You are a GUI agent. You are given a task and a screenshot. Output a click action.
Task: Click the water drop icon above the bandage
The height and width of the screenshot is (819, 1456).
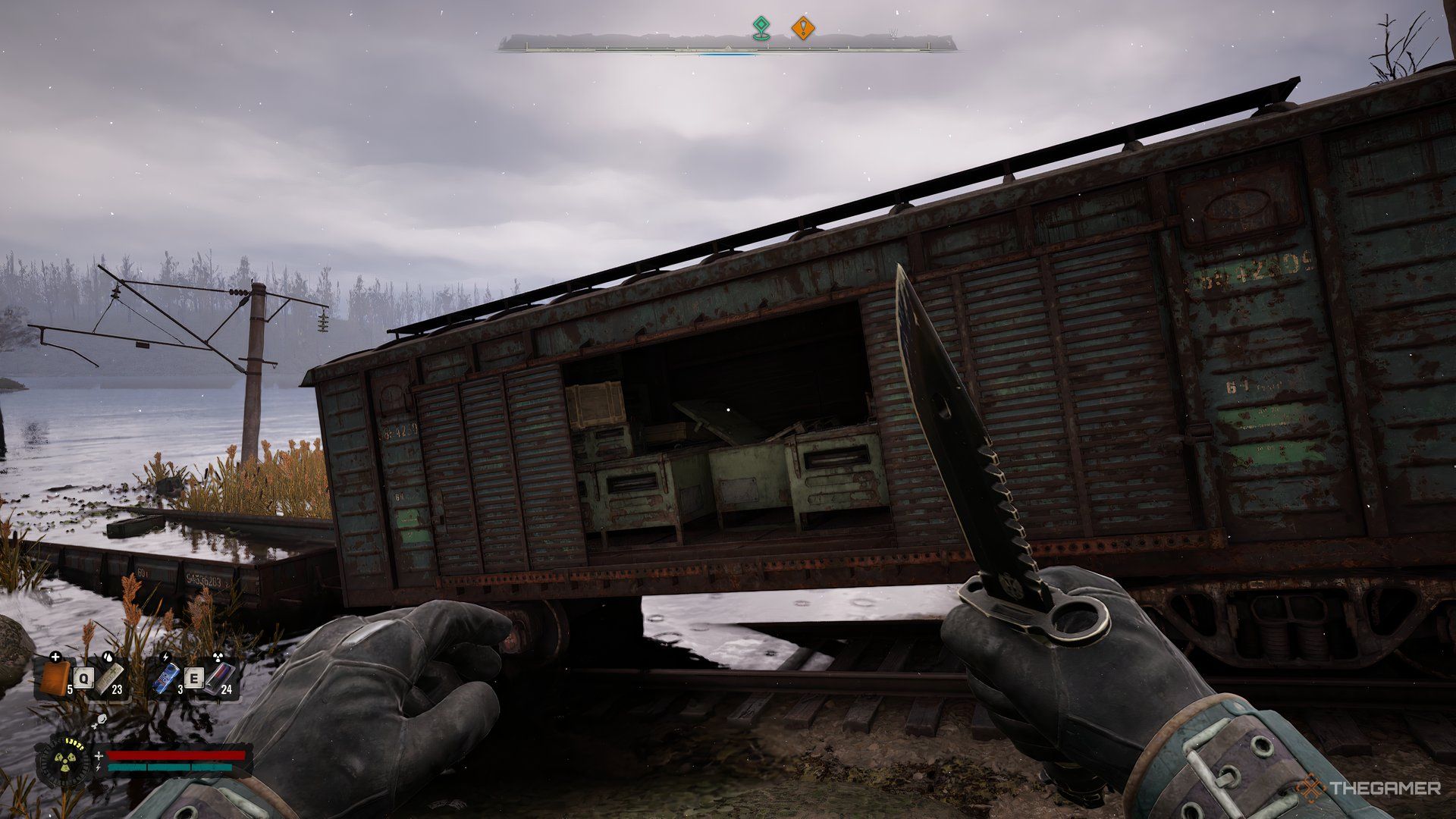108,657
